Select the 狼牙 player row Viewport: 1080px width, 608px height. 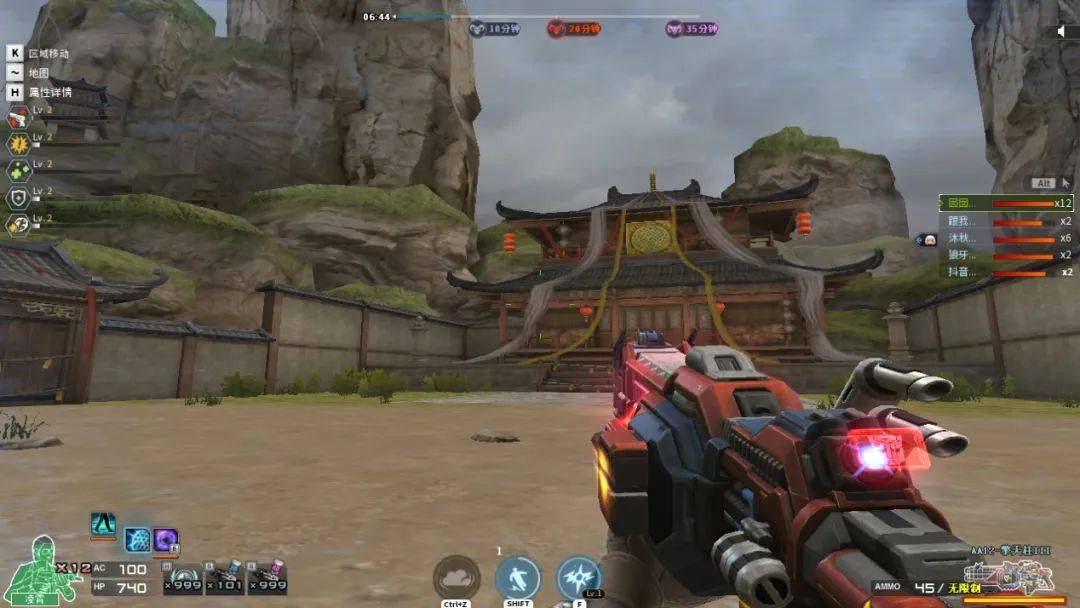point(1005,255)
